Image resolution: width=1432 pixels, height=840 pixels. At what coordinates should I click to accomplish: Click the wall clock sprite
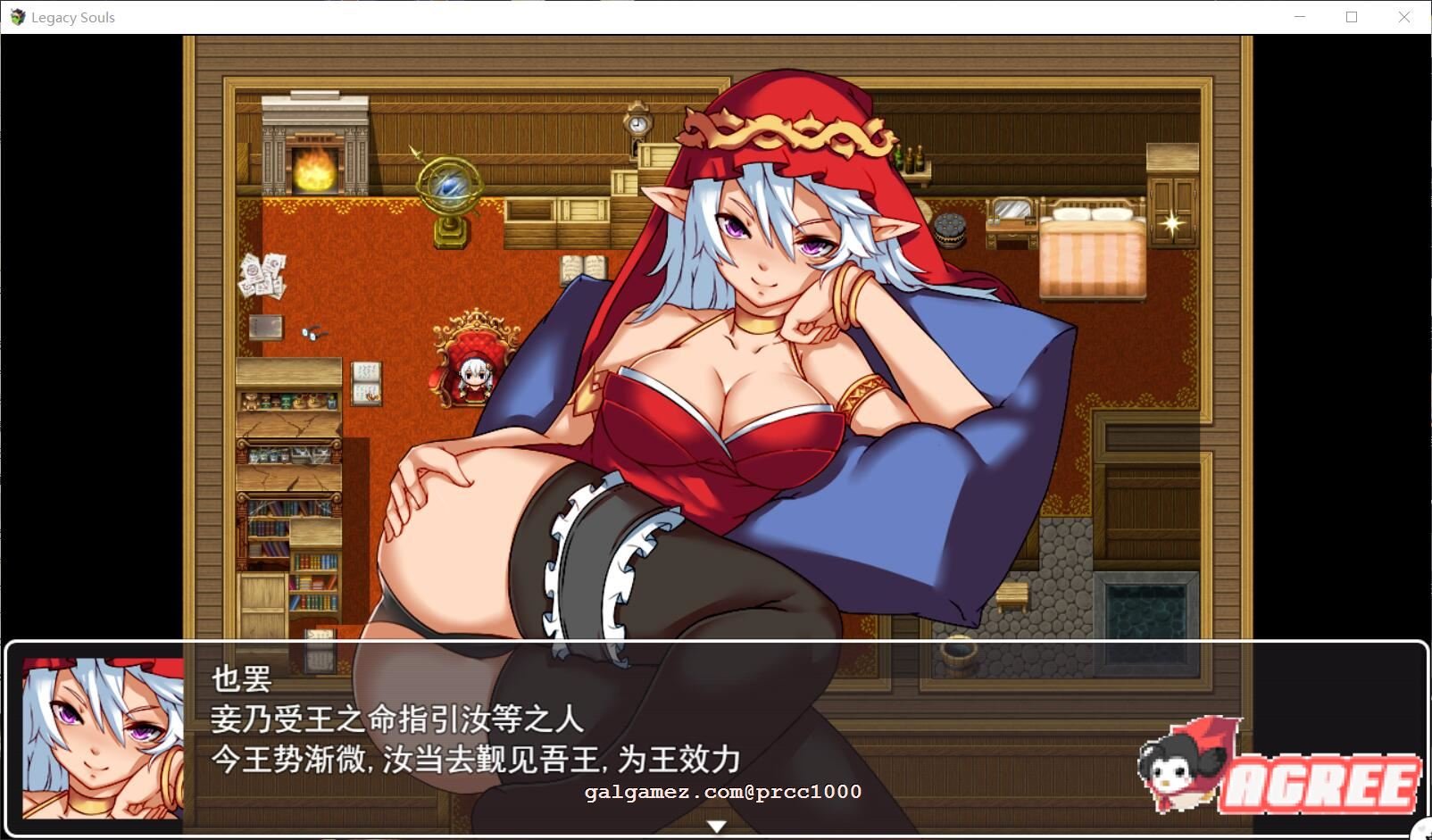click(636, 125)
